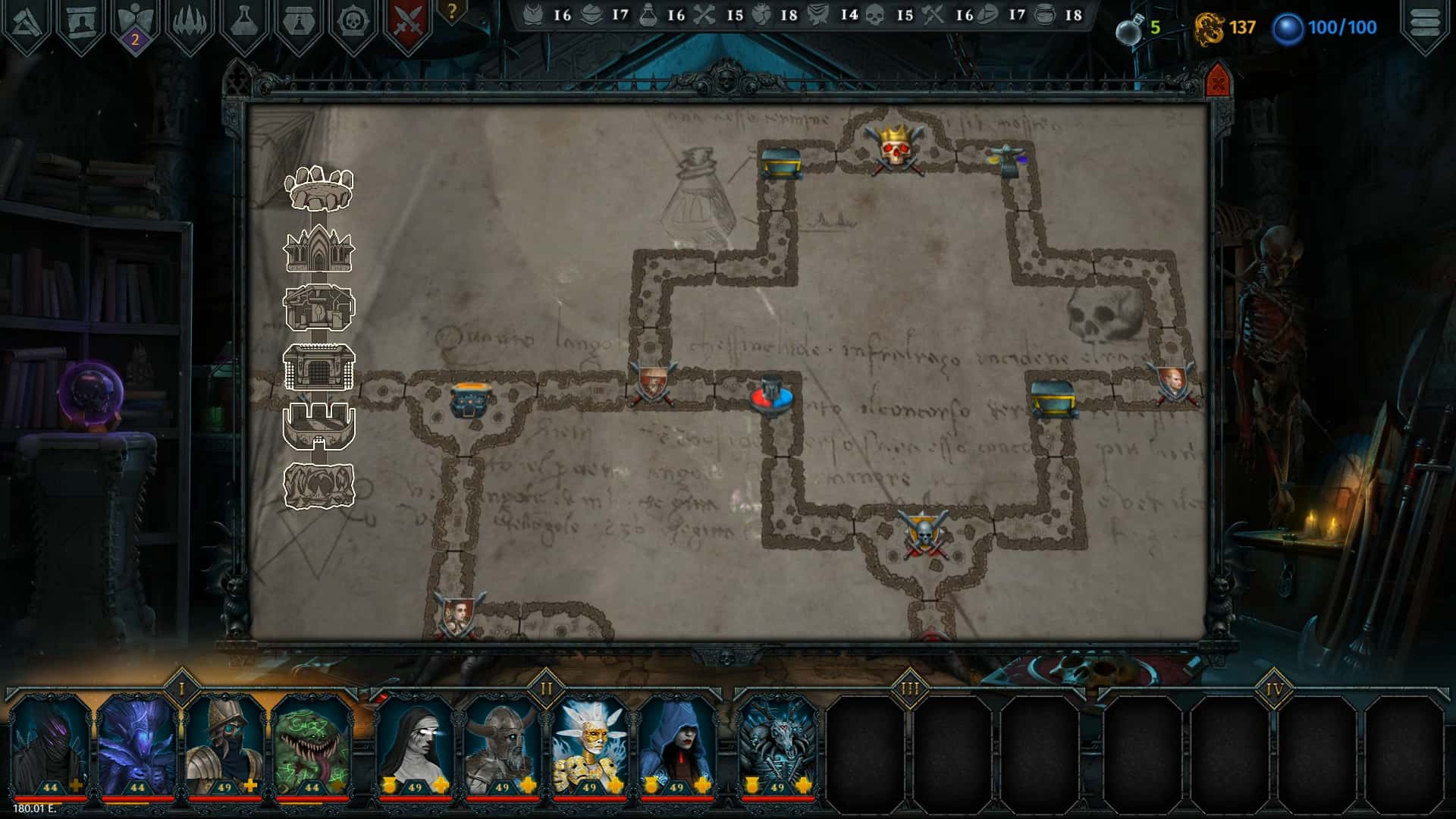Click the red close marker above the map frame
This screenshot has width=1456, height=819.
(1218, 78)
